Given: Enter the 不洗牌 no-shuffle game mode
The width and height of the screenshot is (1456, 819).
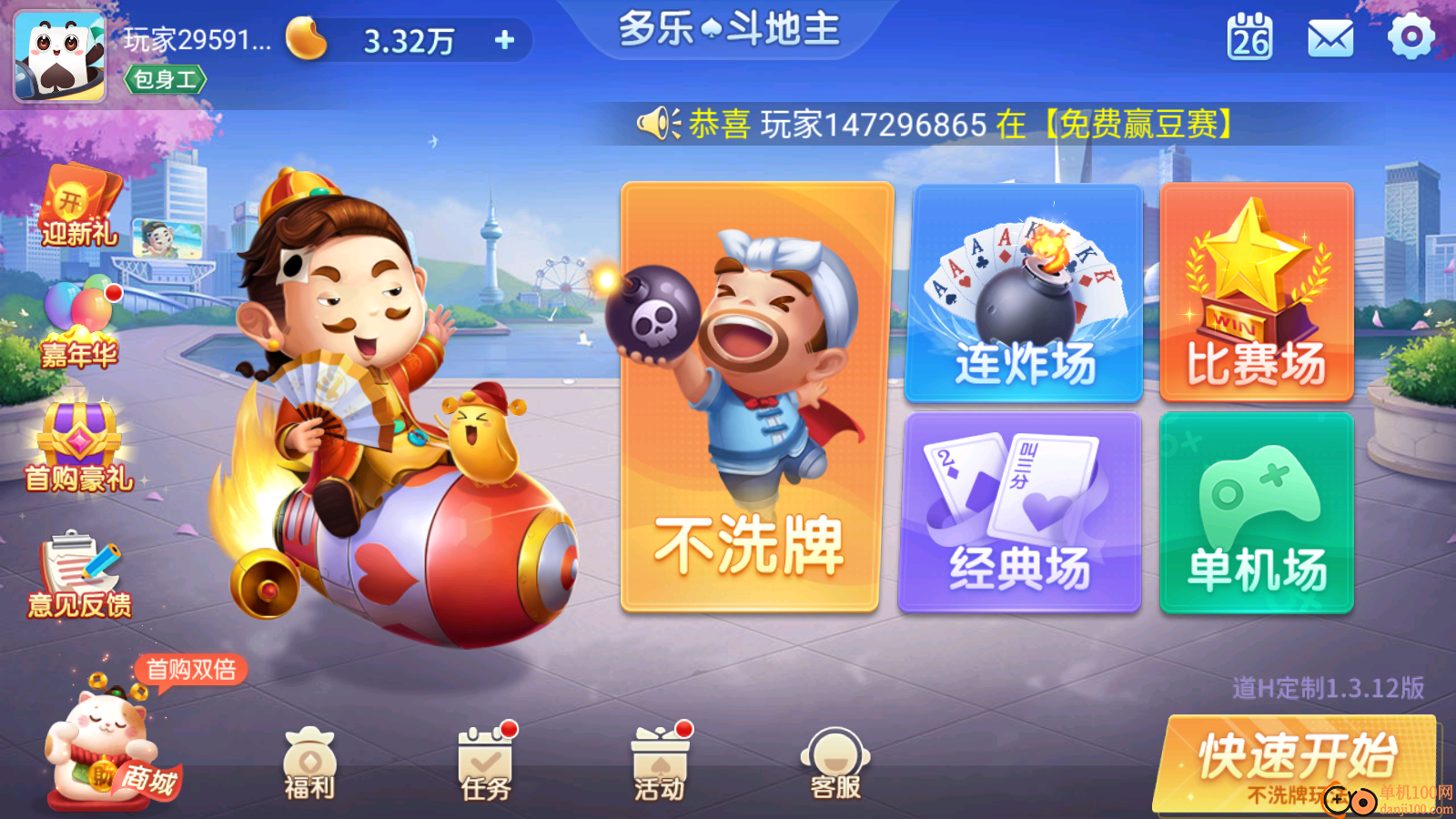Looking at the screenshot, I should pyautogui.click(x=755, y=400).
